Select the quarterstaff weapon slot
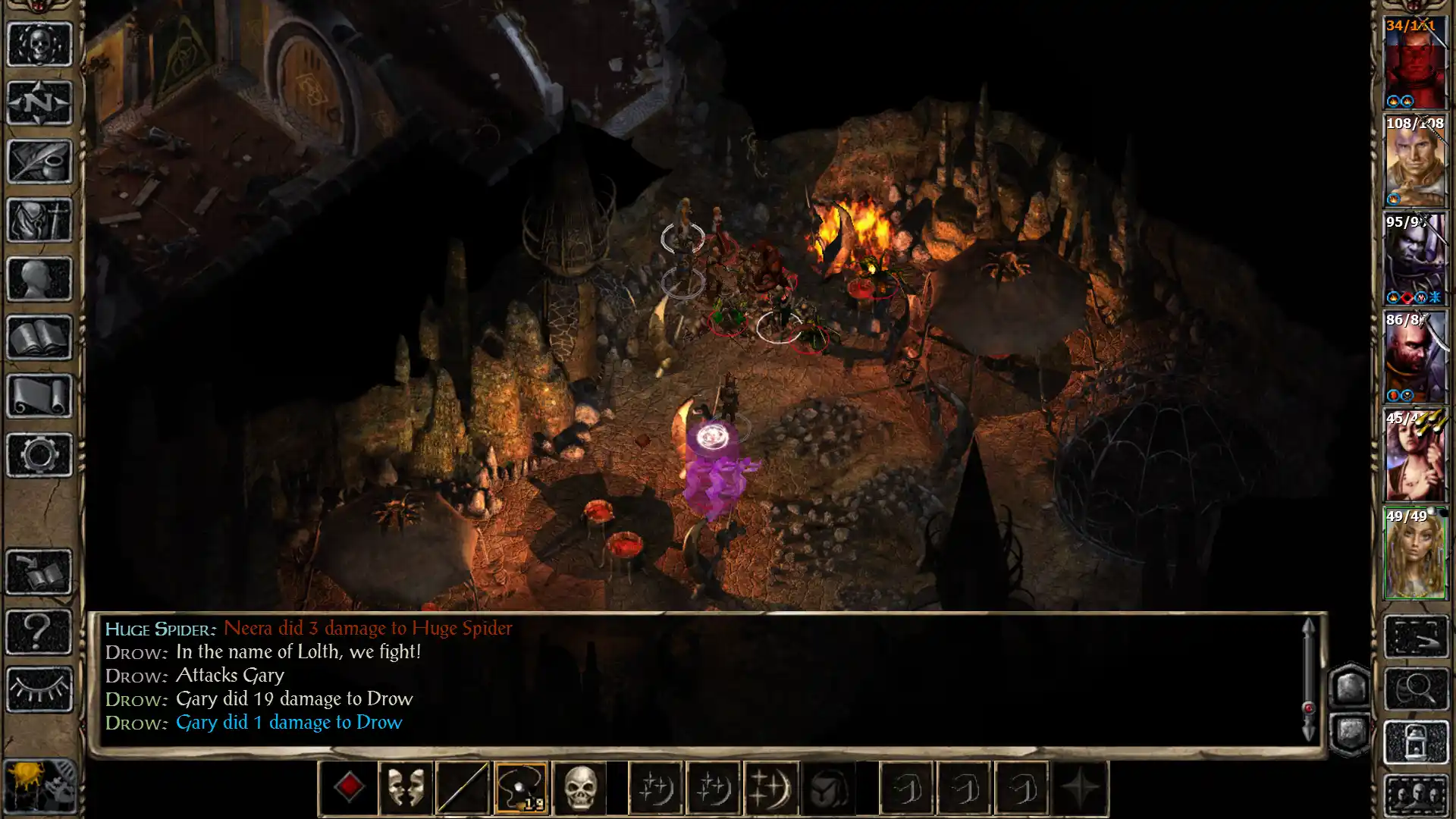This screenshot has width=1456, height=819. click(x=463, y=789)
